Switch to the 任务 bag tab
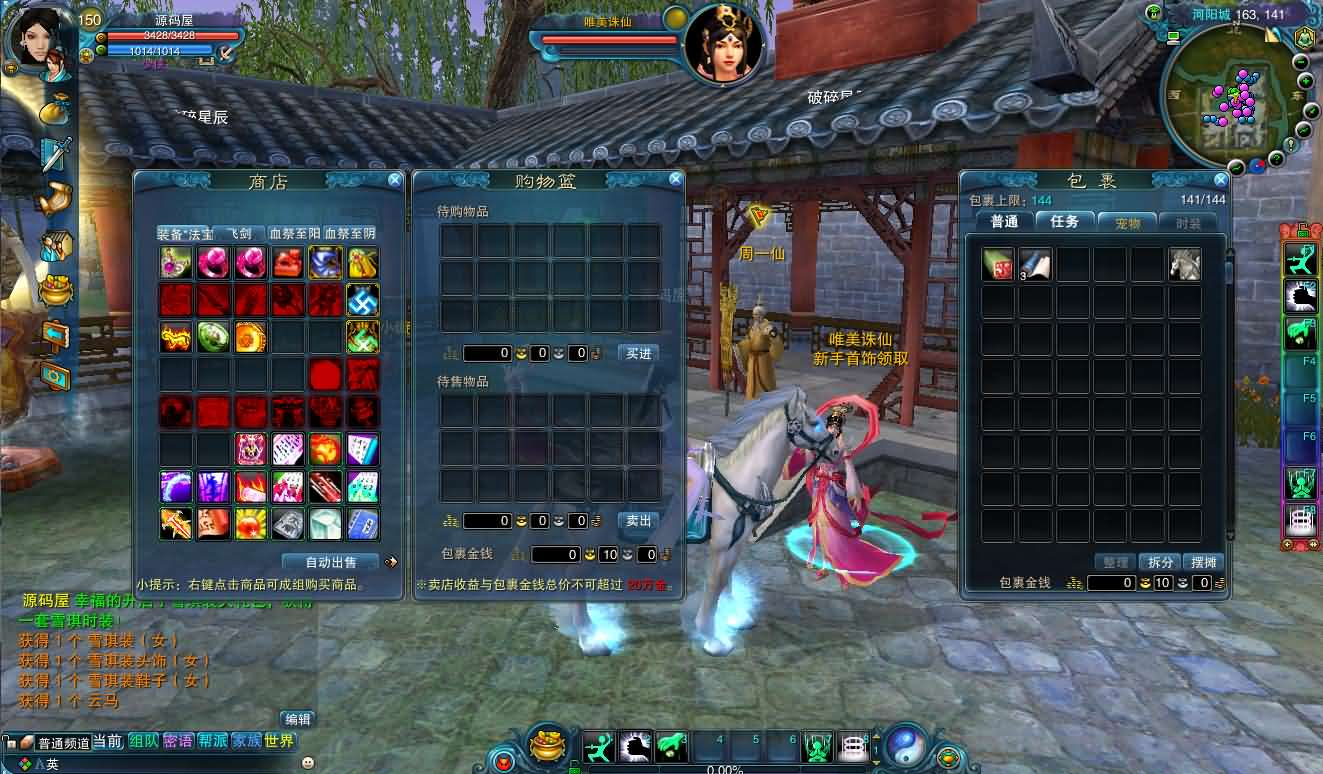 point(1065,222)
